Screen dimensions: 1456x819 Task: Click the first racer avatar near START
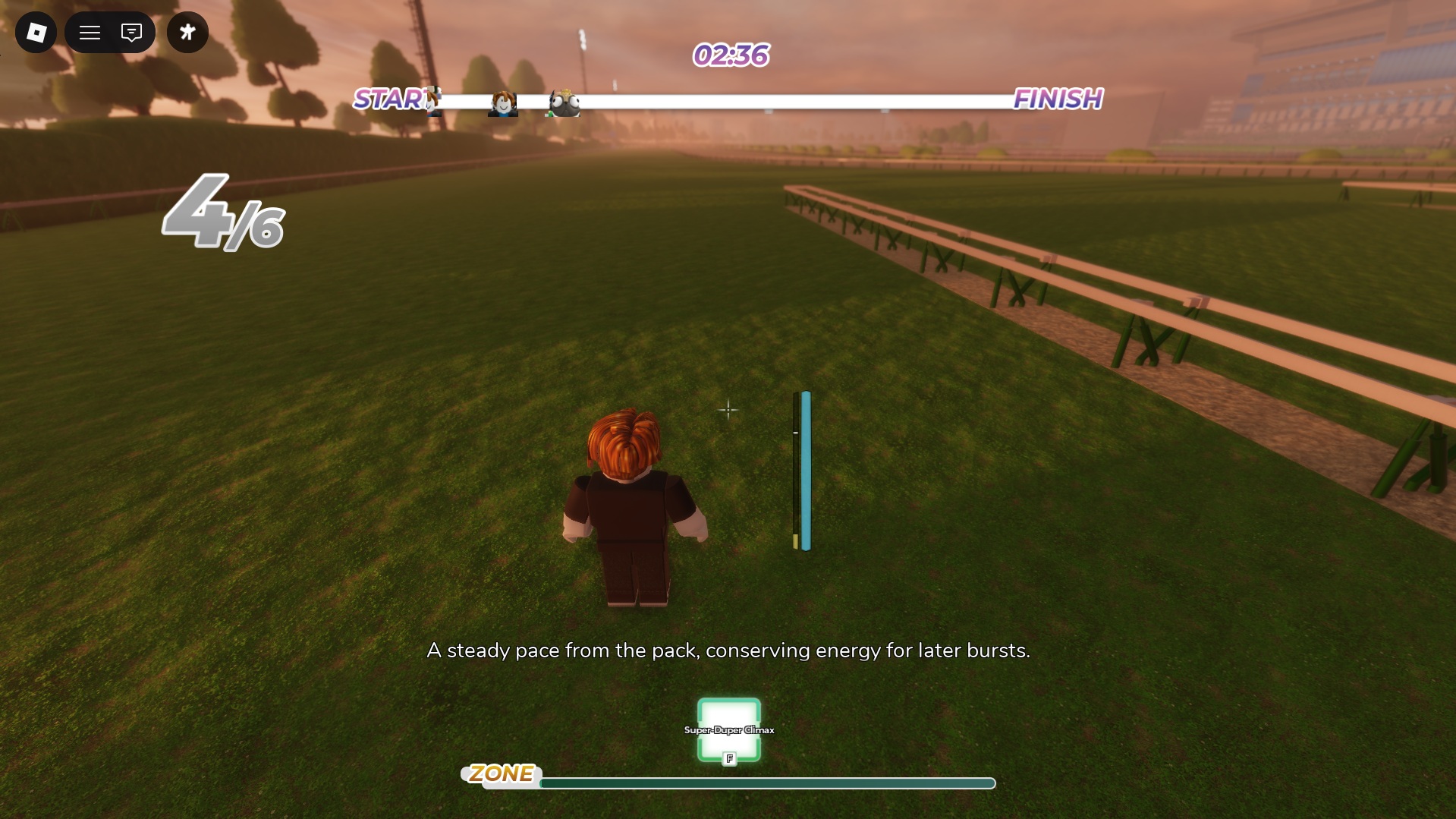[434, 102]
